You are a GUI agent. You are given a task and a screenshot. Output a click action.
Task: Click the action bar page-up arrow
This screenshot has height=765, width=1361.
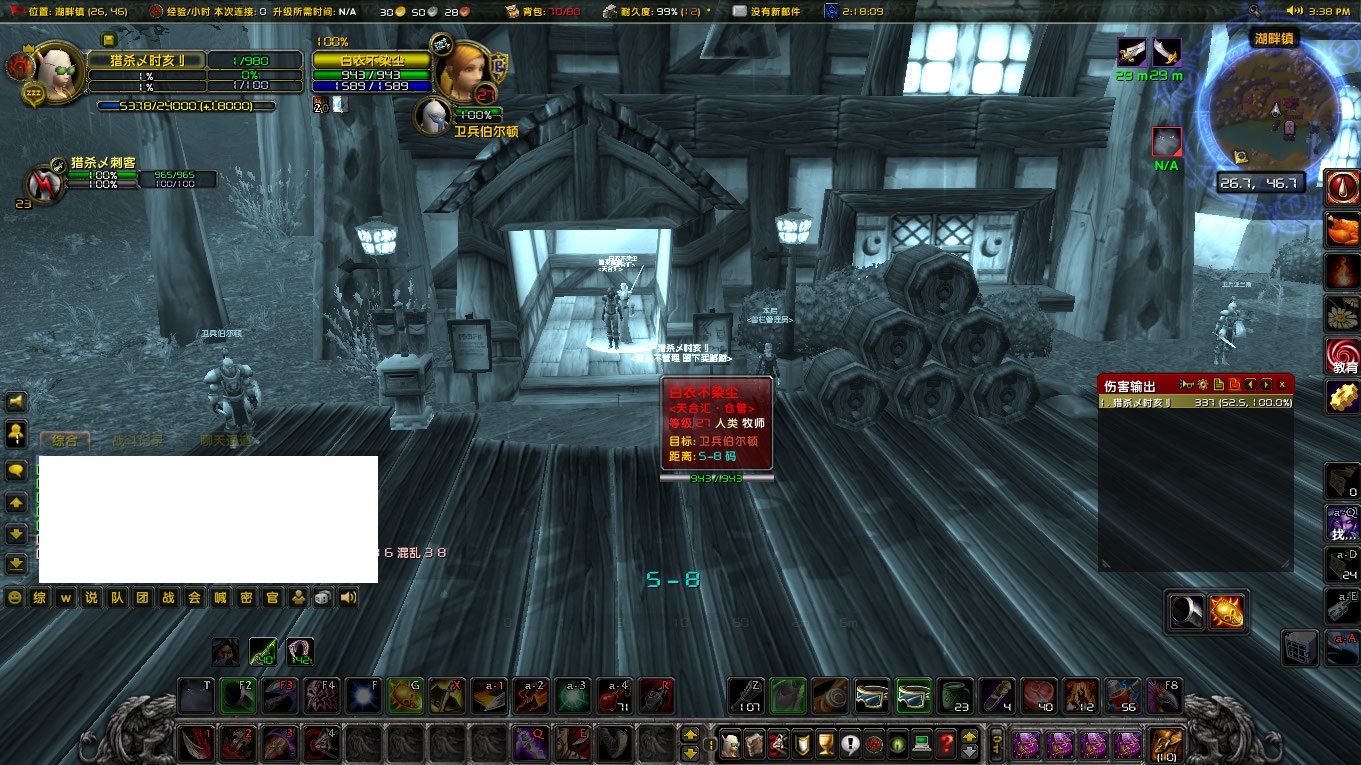689,735
